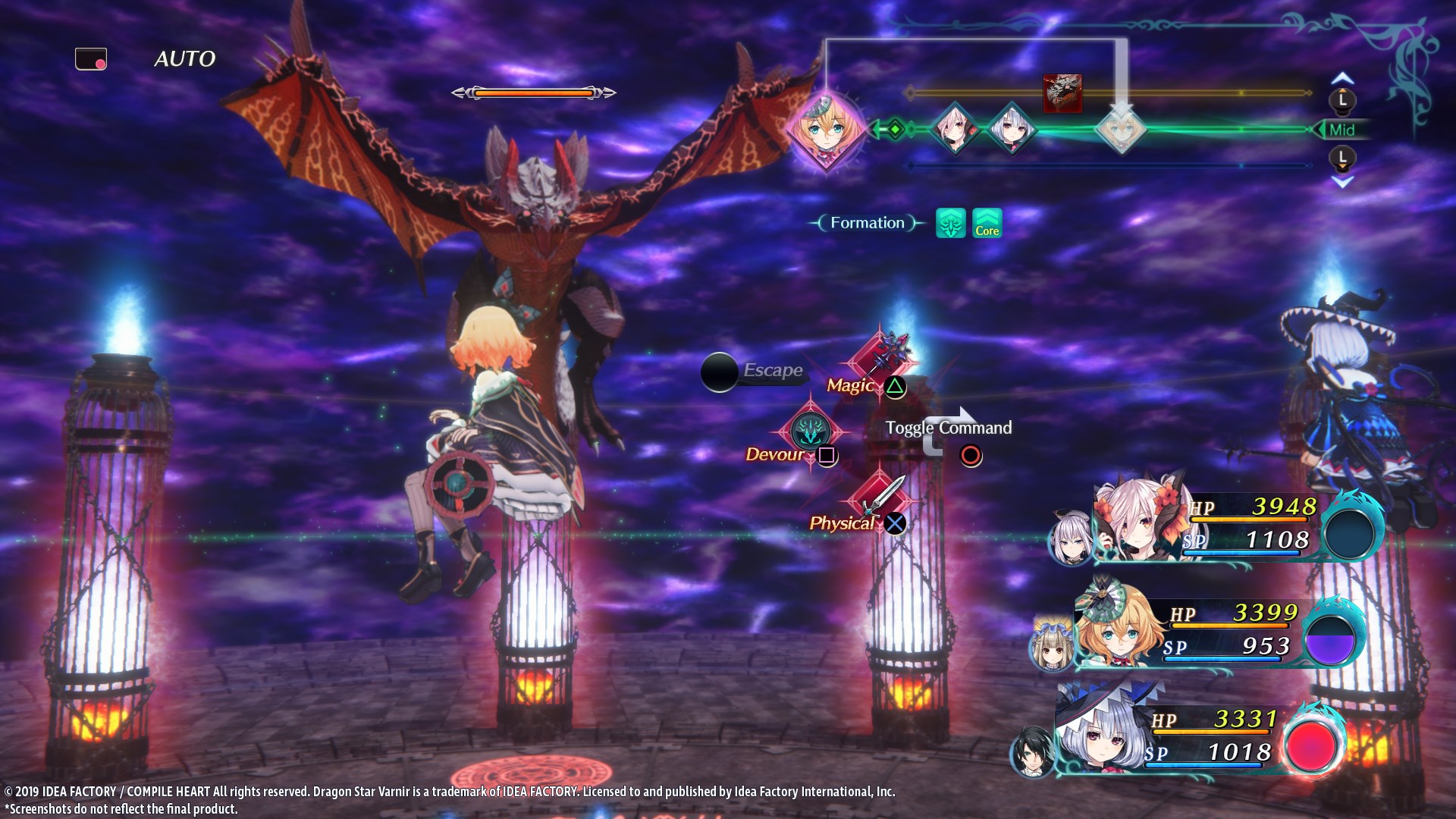Image resolution: width=1456 pixels, height=819 pixels.
Task: Select the Mid tier label
Action: [x=1341, y=130]
